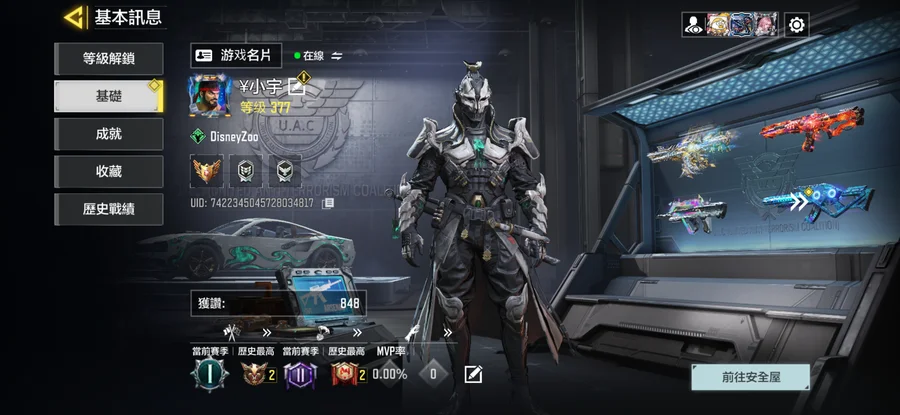The height and width of the screenshot is (415, 900).
Task: Click the edit pencil beside MVP rate
Action: (x=473, y=374)
